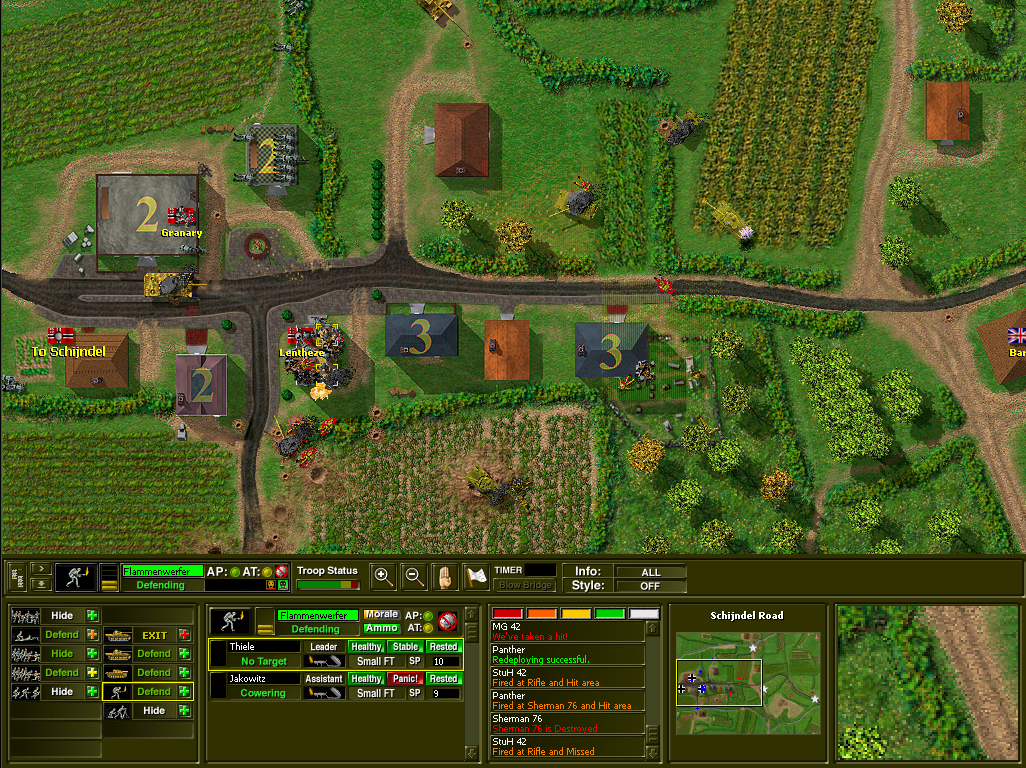
Task: Activate the cease-fire hand button
Action: [445, 575]
